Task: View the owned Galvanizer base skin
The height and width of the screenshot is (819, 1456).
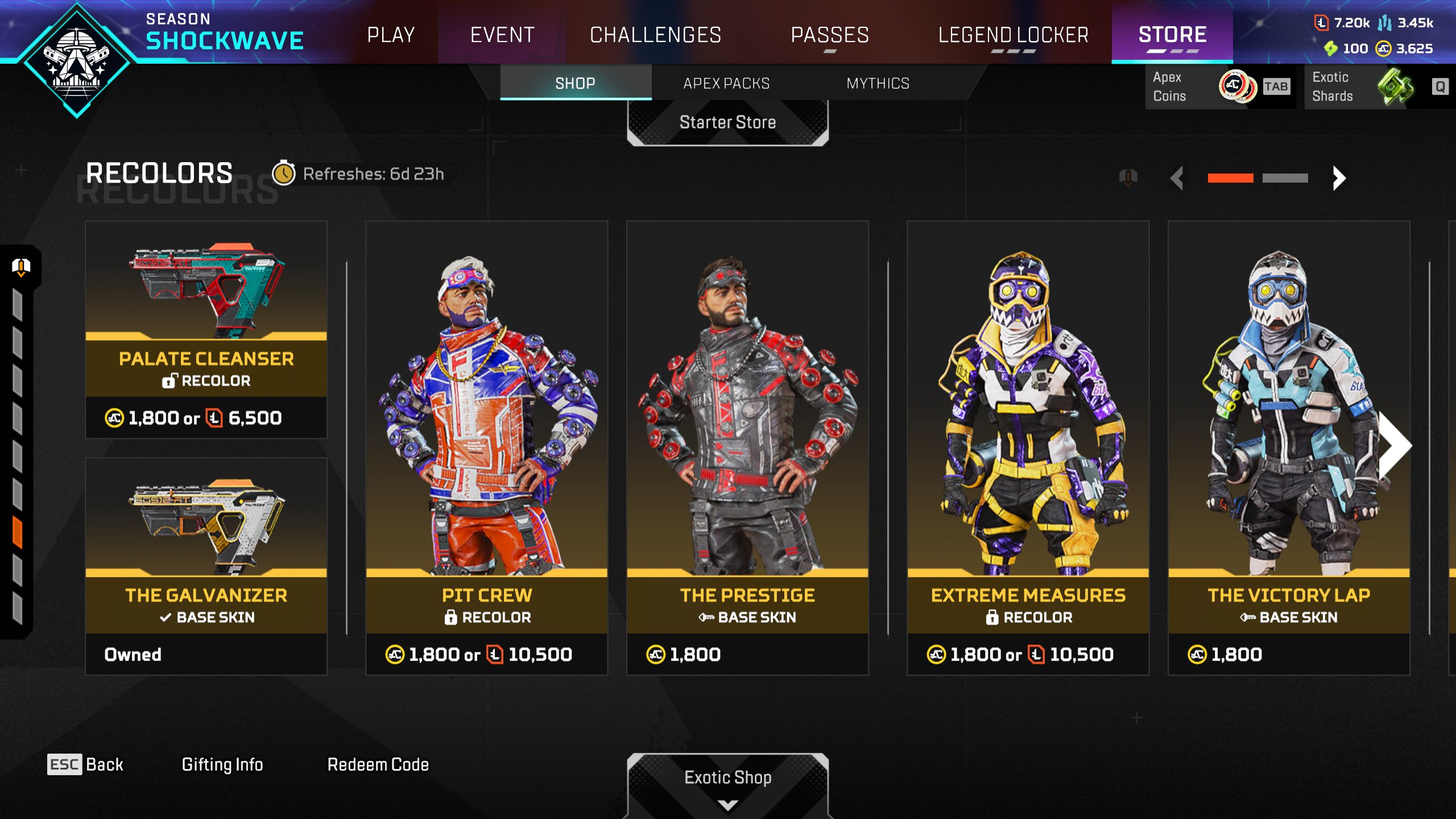Action: [206, 566]
